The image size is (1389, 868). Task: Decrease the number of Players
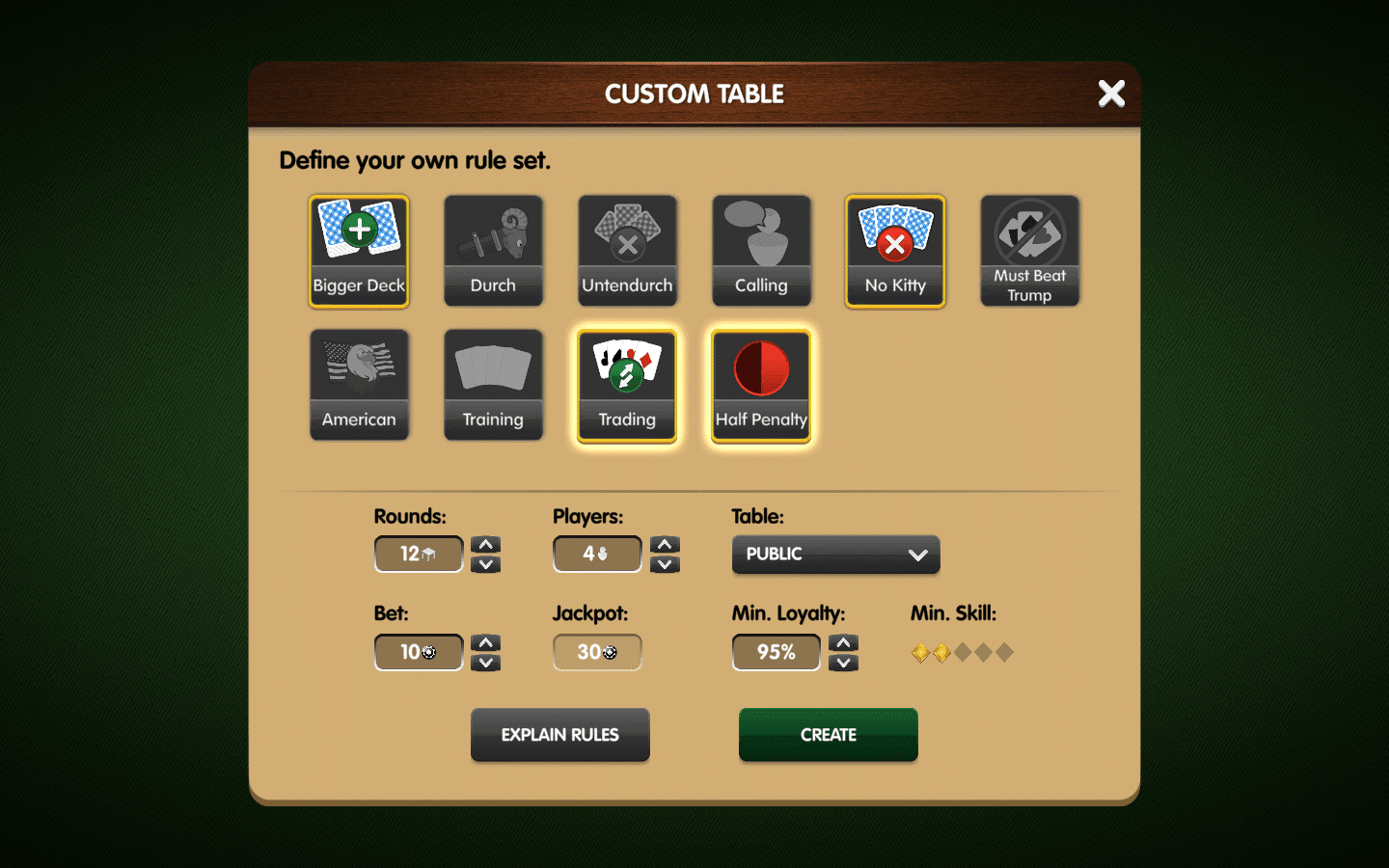pyautogui.click(x=665, y=565)
